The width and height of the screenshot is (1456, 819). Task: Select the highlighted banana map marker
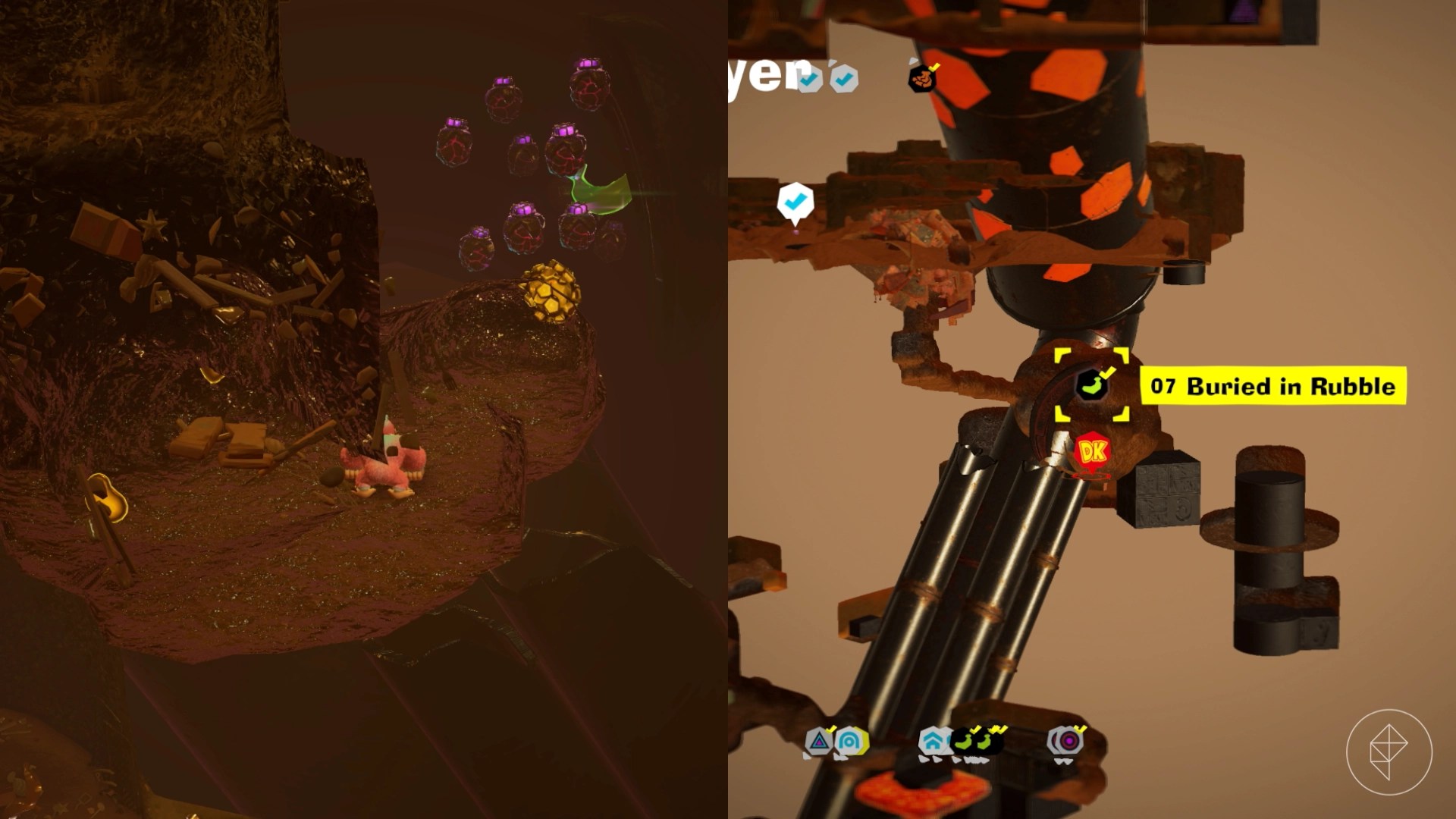tap(1091, 384)
